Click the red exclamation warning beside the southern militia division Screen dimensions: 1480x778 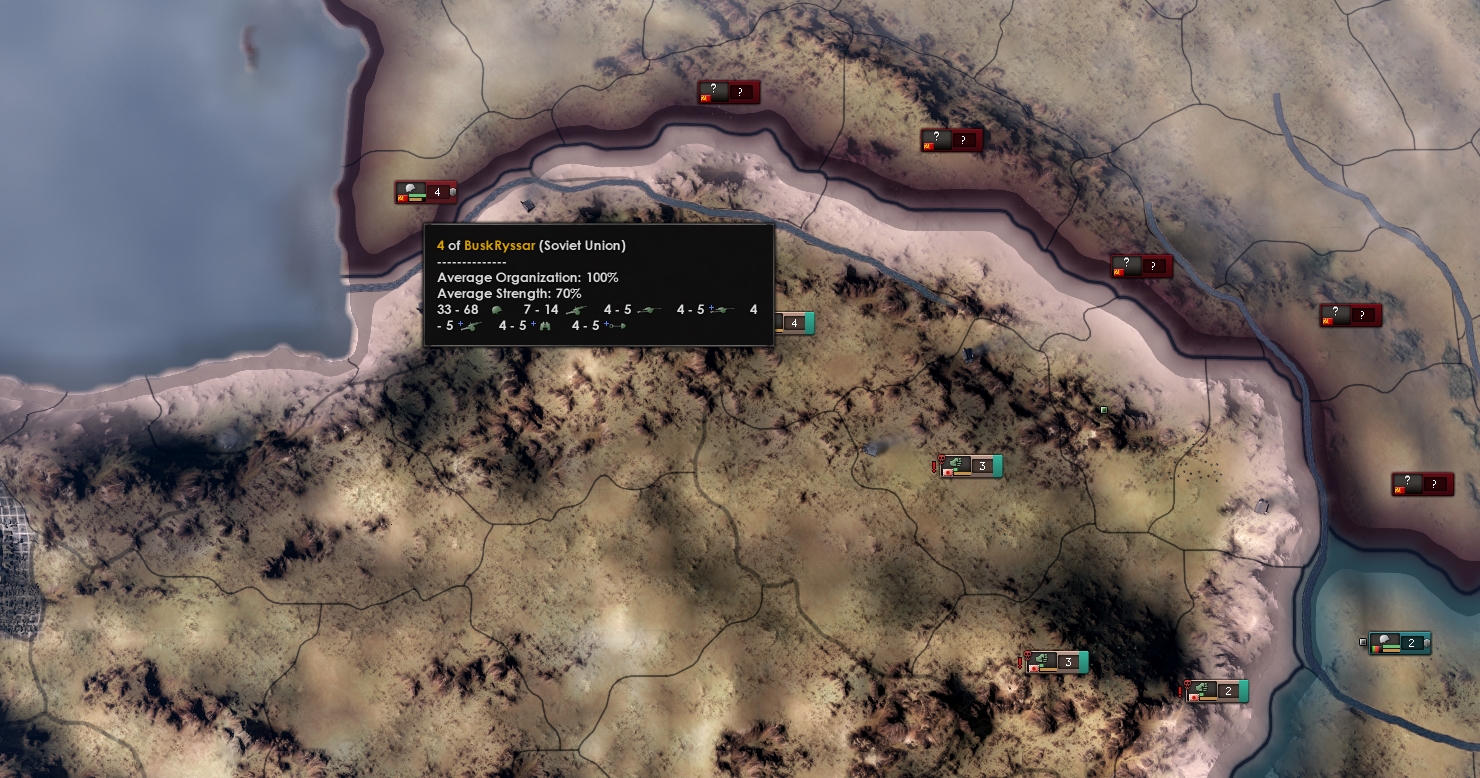[x=1019, y=662]
